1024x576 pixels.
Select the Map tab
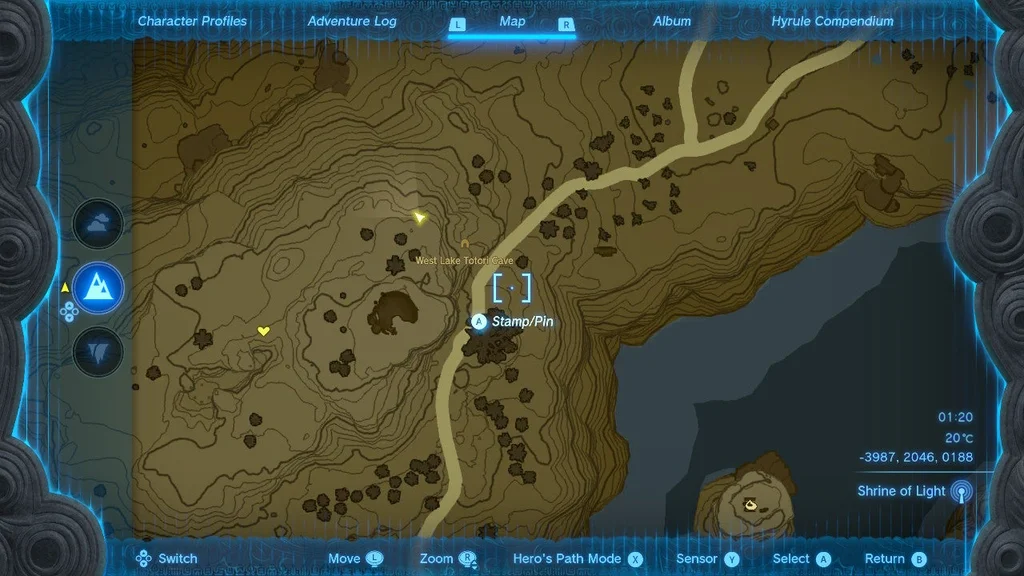[512, 21]
